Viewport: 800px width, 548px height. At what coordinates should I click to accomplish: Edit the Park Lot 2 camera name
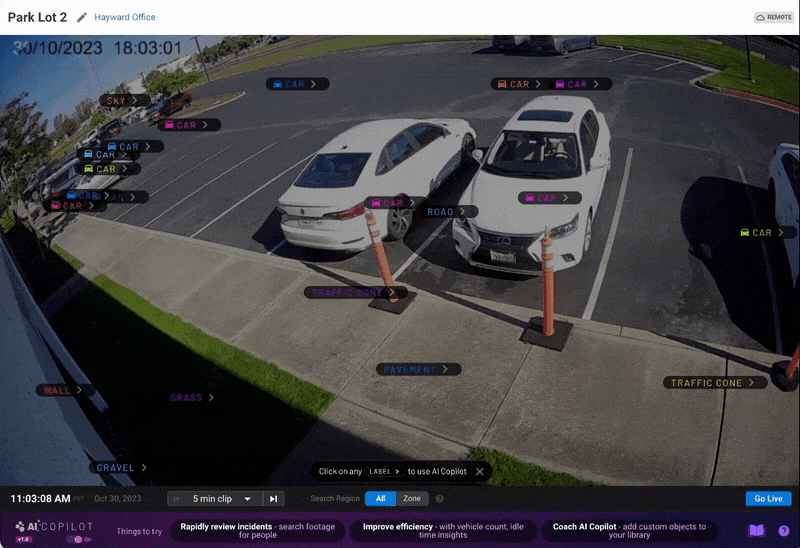pyautogui.click(x=82, y=18)
